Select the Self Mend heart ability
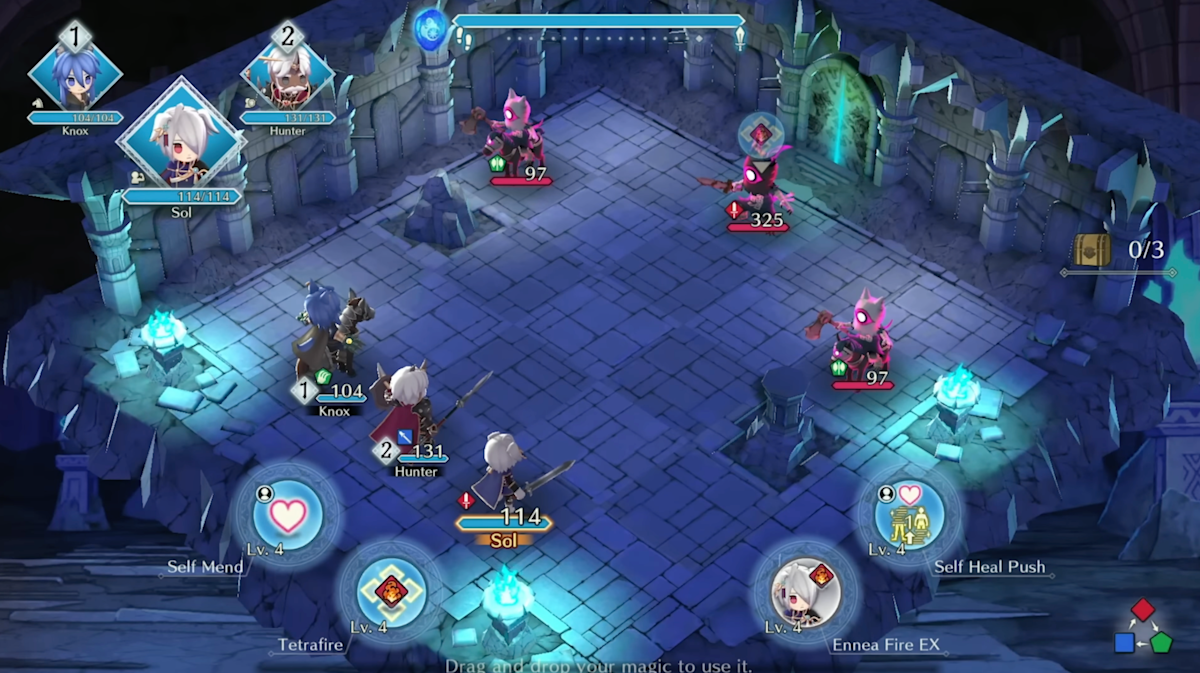1200x673 pixels. coord(288,515)
